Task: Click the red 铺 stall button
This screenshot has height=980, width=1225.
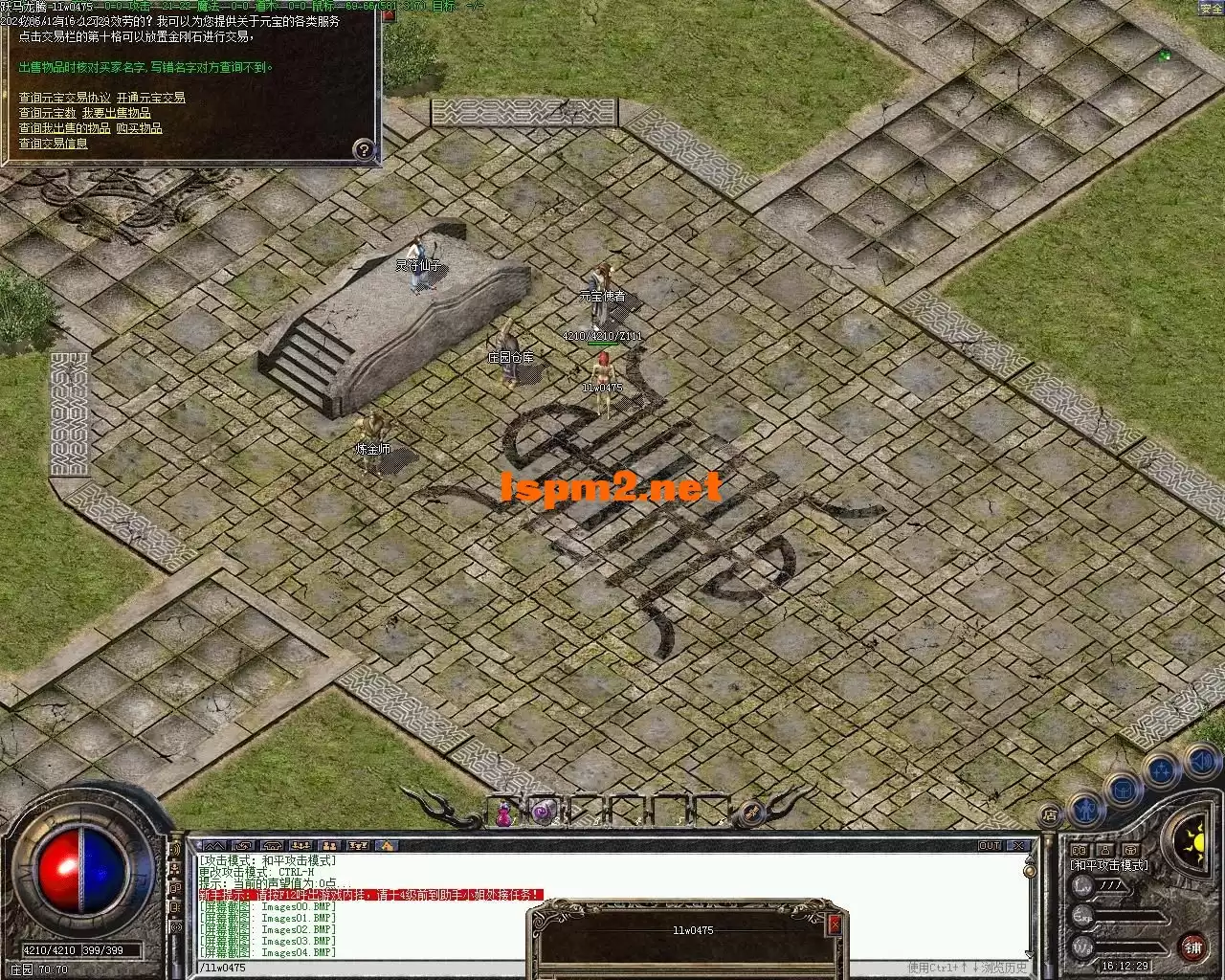Action: [1192, 947]
